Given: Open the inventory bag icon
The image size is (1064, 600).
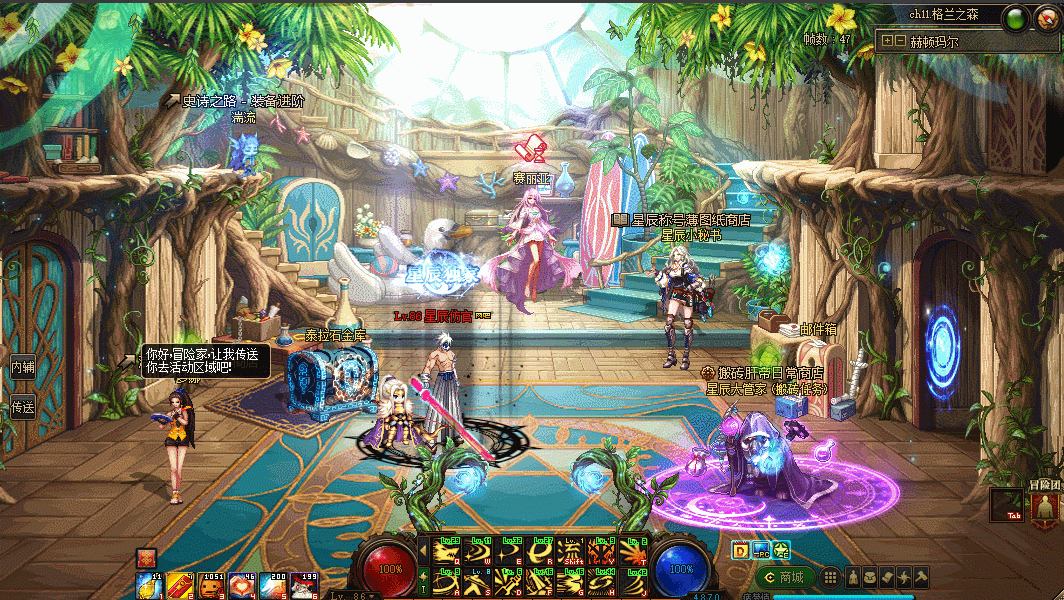Looking at the screenshot, I should pyautogui.click(x=869, y=577).
